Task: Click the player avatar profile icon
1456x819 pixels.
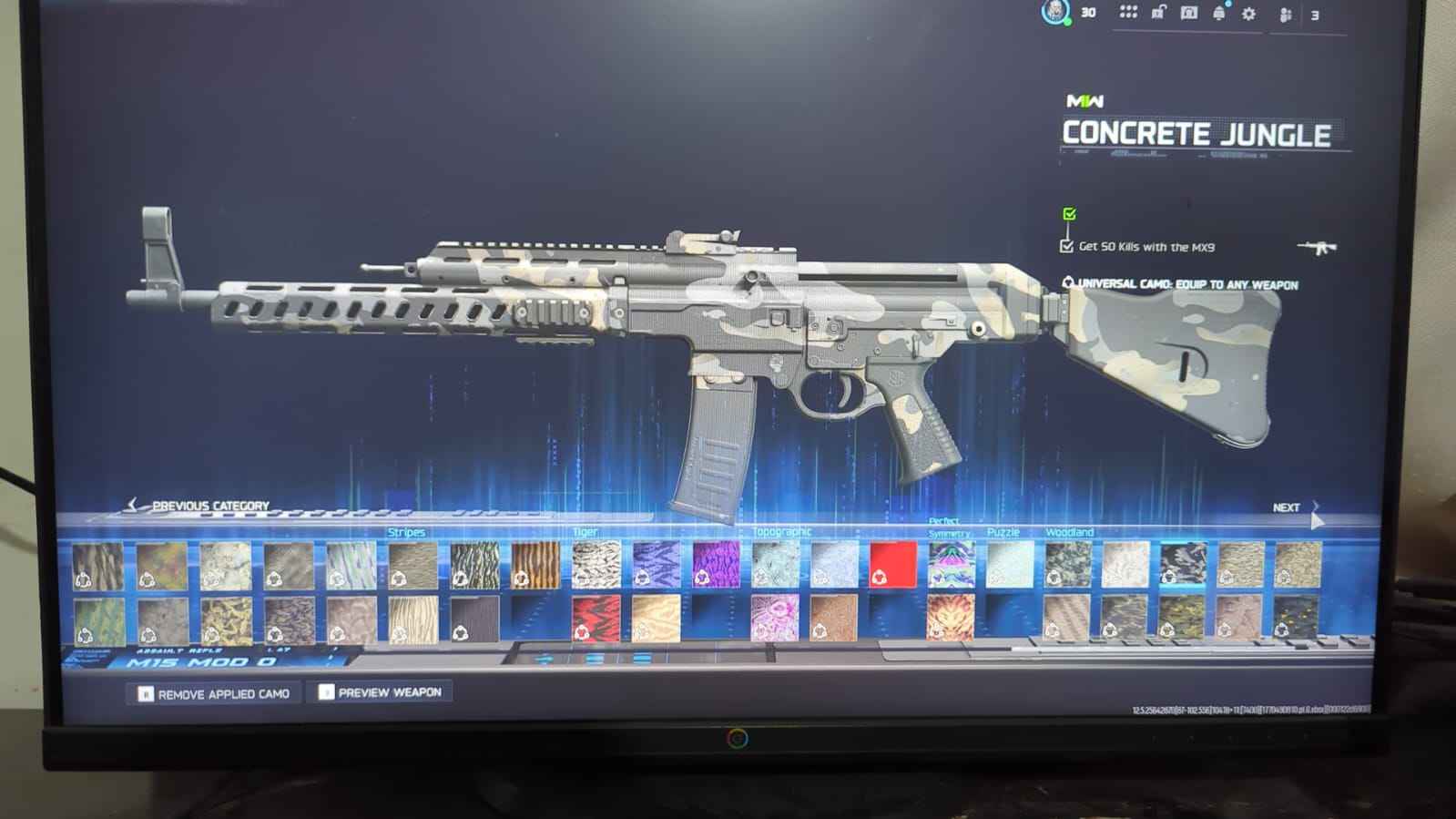Action: pos(1056,13)
